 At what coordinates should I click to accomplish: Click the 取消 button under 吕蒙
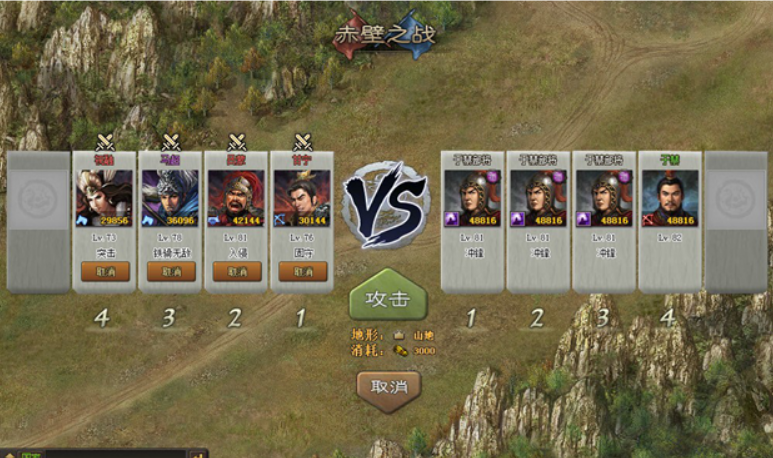[236, 271]
